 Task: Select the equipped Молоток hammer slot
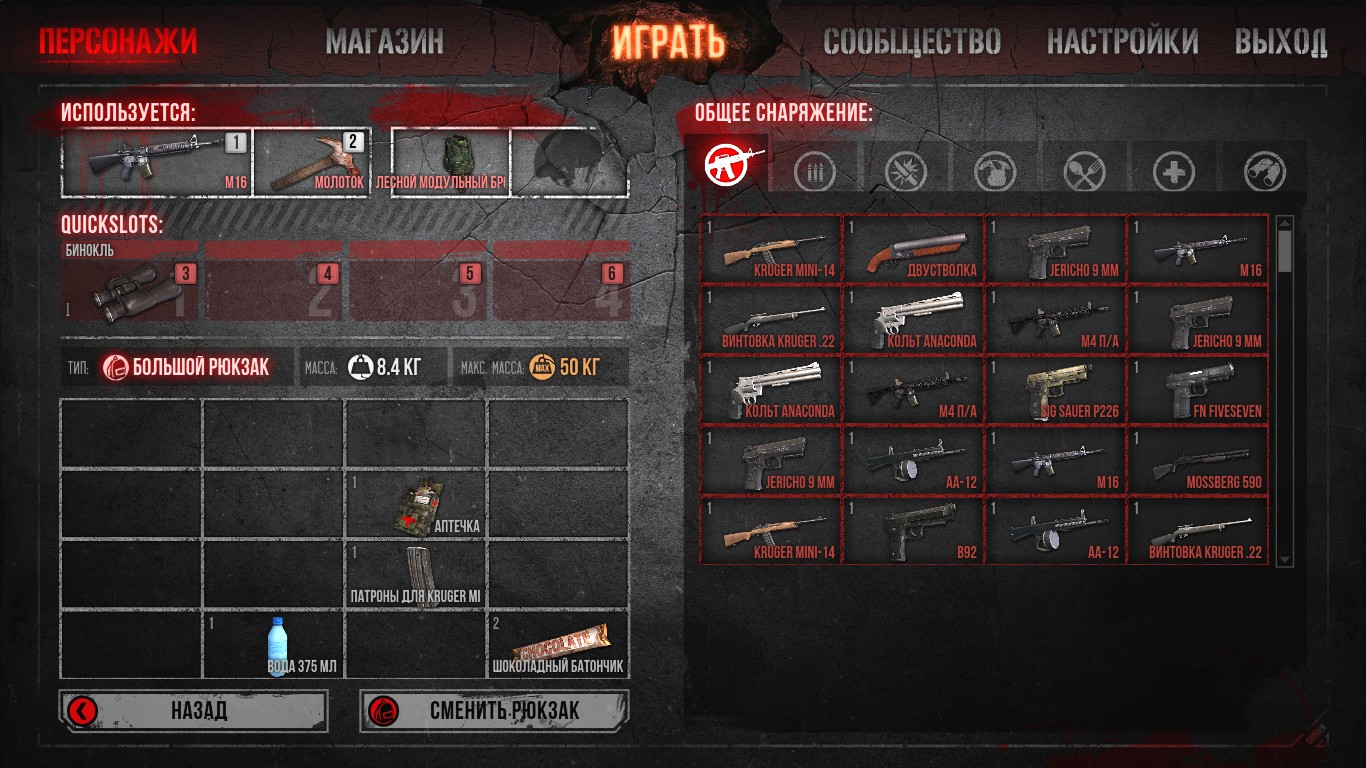point(312,161)
